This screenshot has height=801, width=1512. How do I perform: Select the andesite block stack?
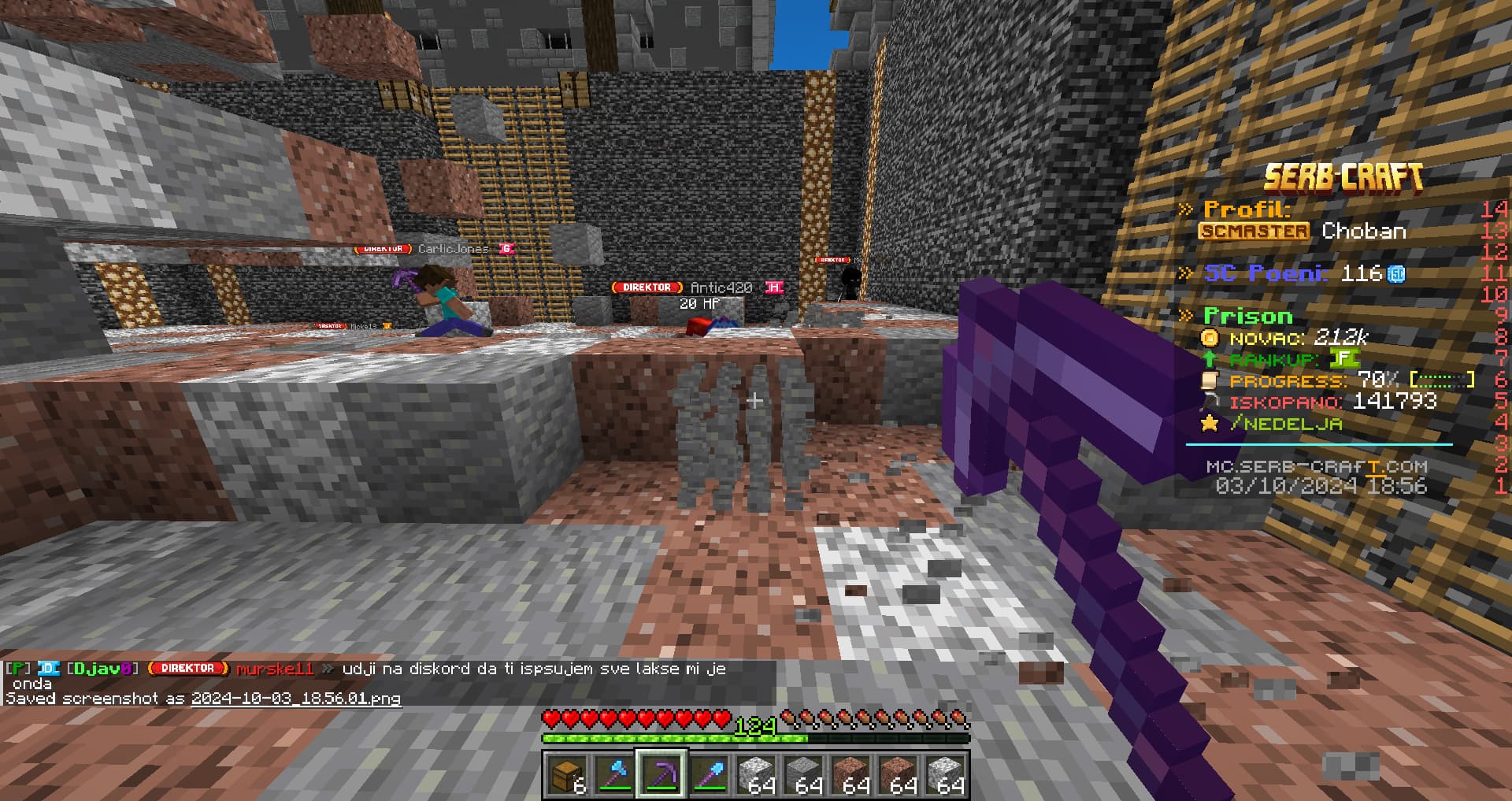coord(803,775)
